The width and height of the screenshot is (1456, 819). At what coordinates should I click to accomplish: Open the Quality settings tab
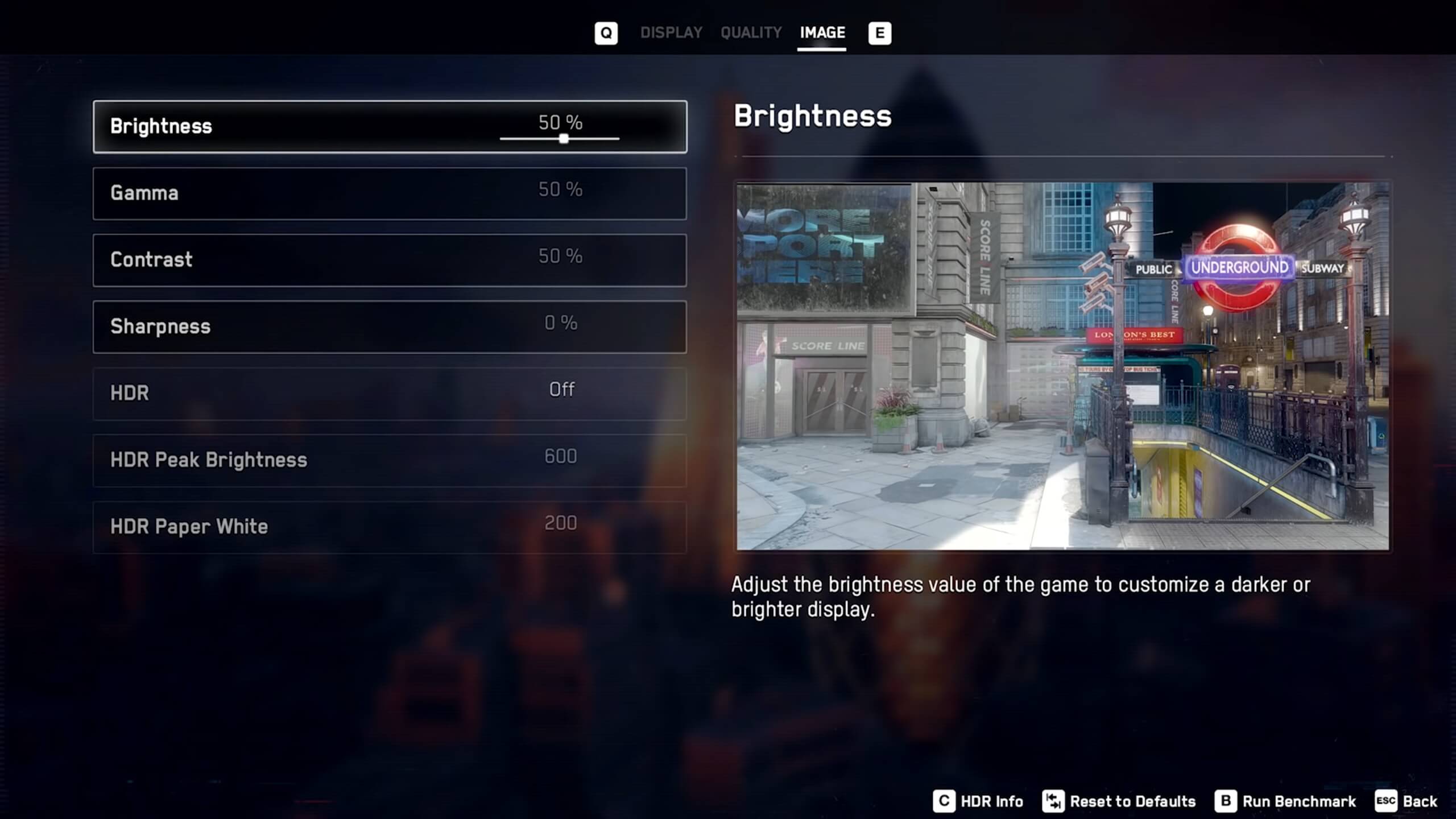(751, 33)
